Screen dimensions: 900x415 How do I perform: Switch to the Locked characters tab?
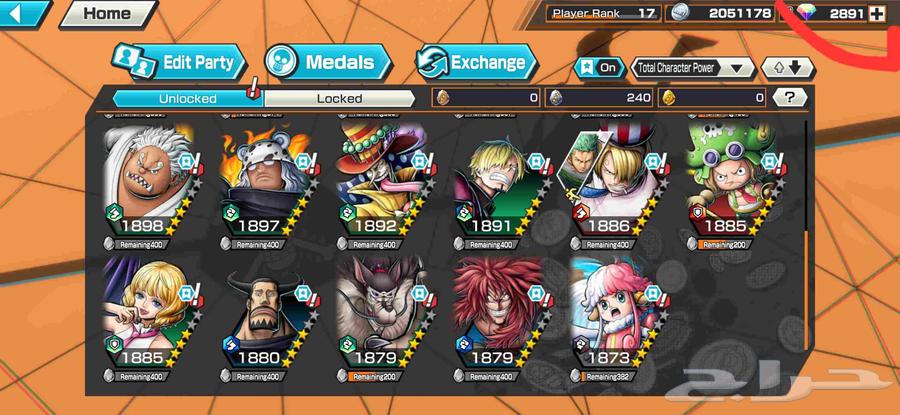click(339, 98)
